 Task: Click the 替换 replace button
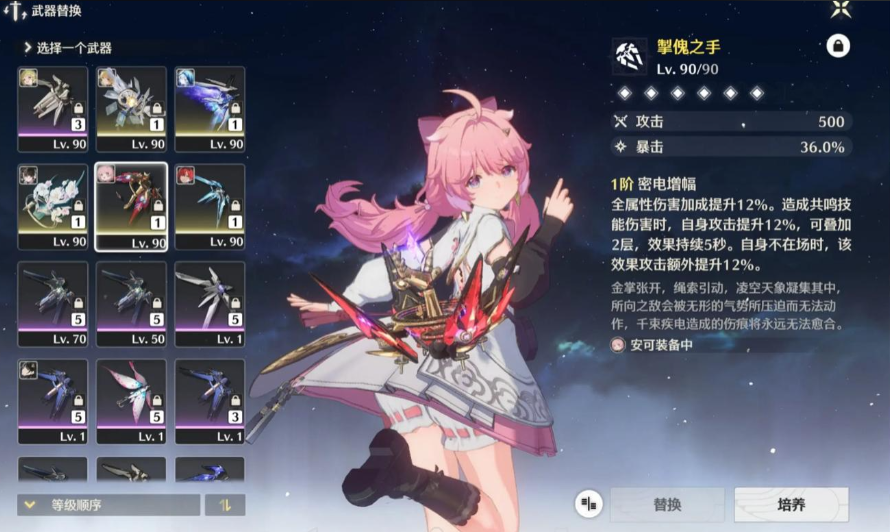pos(667,505)
